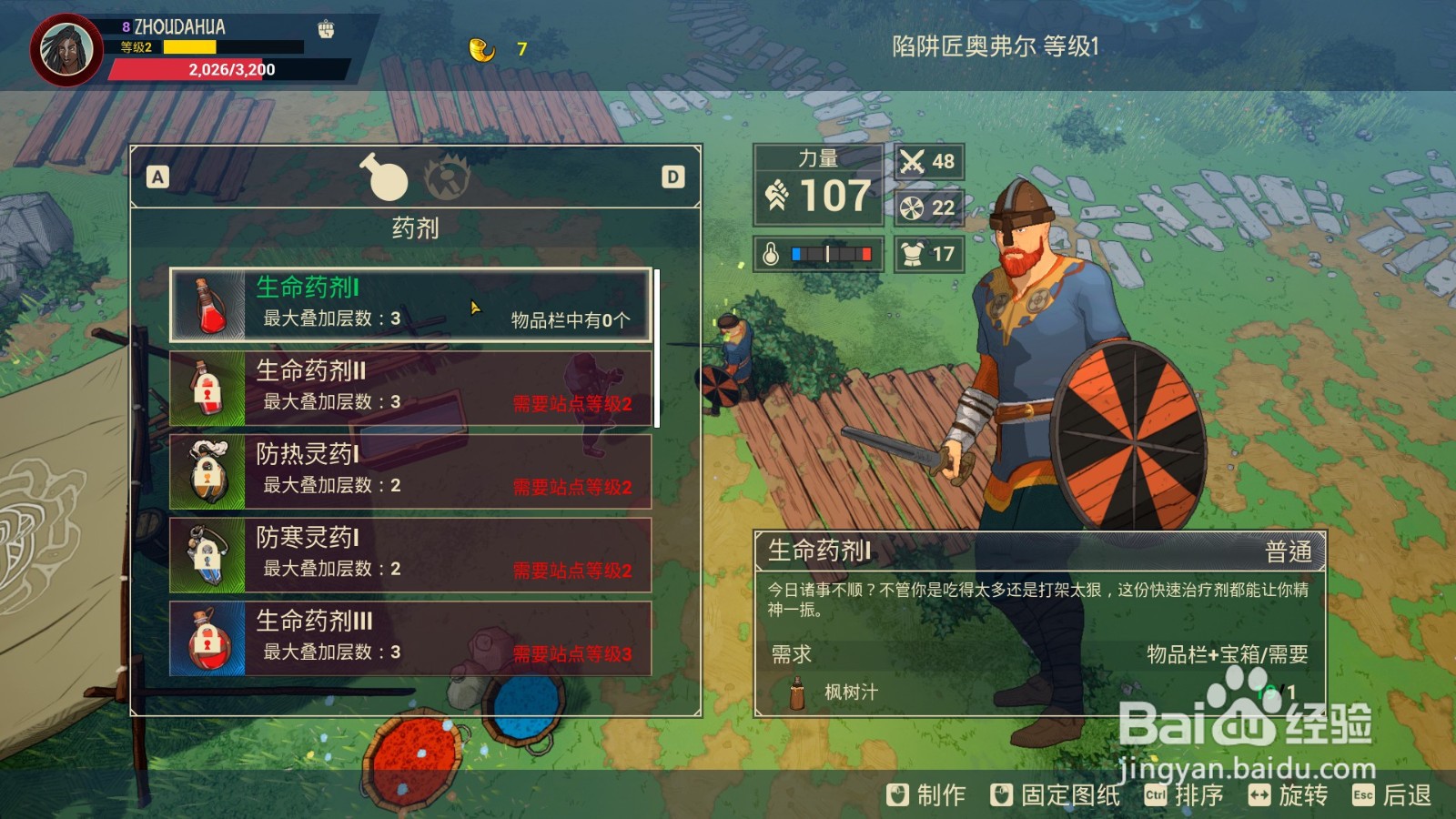Select the strength fist stat icon

pos(774,195)
